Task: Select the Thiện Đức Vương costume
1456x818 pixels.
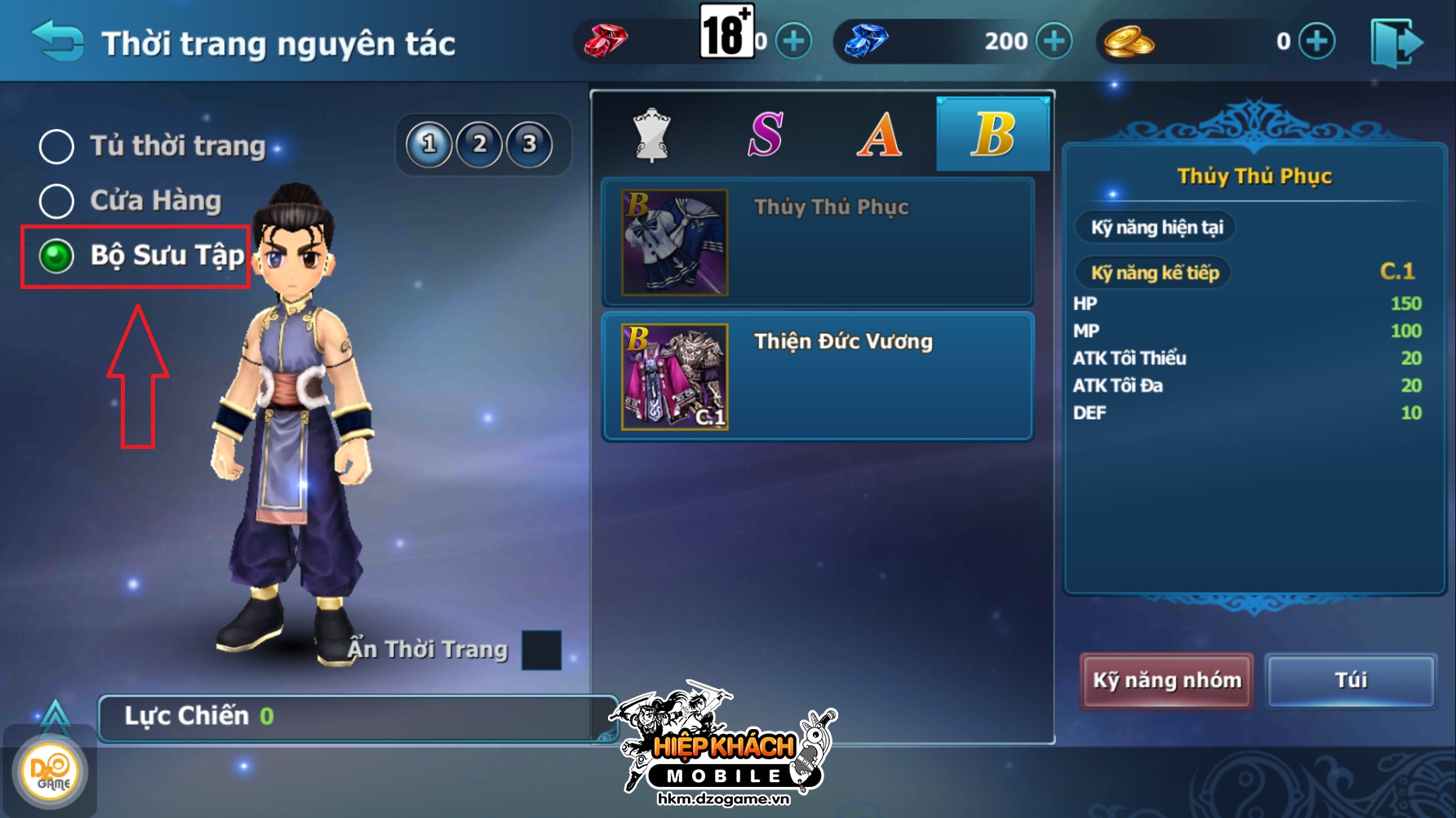Action: click(x=818, y=376)
